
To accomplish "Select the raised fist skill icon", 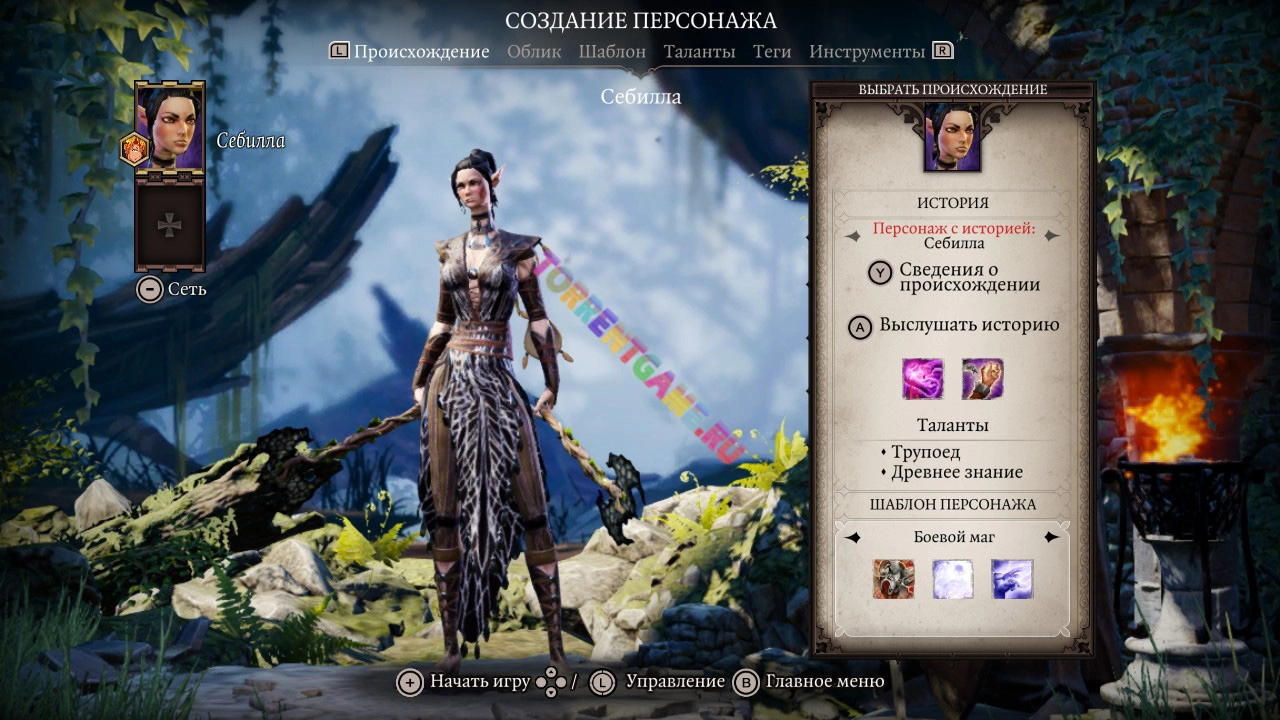I will 982,379.
